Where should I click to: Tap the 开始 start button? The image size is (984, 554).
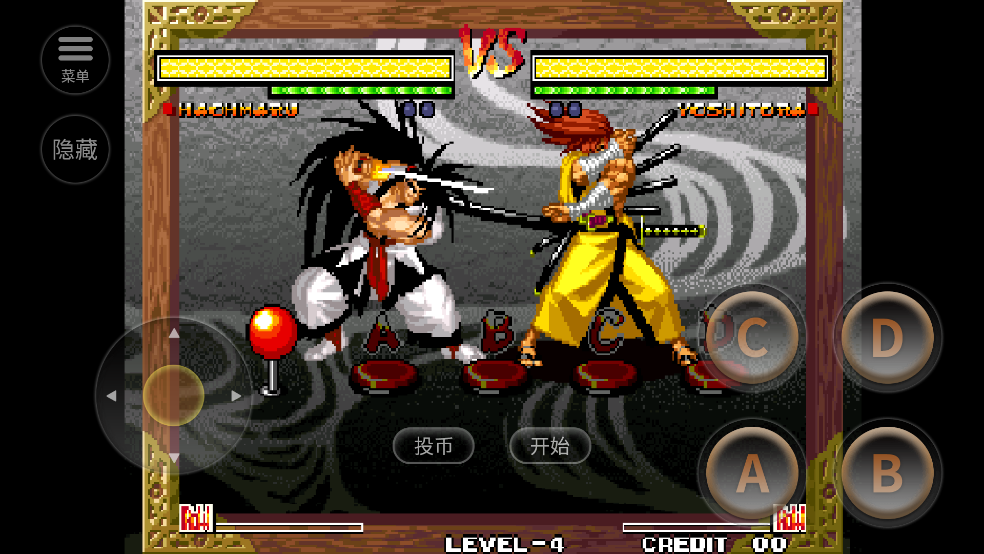pos(549,446)
